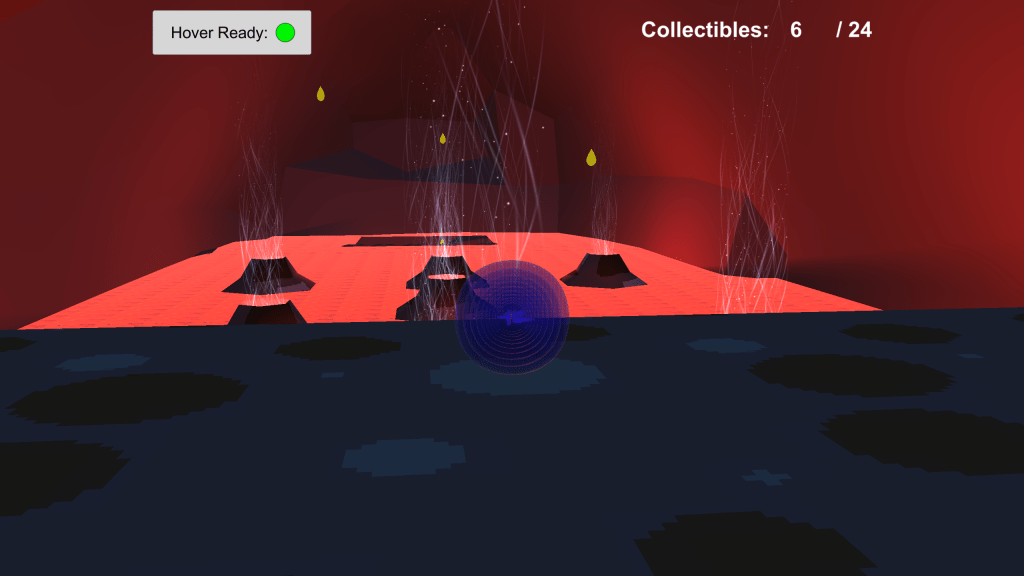Image resolution: width=1024 pixels, height=576 pixels.
Task: Click the Hover Ready status panel
Action: pyautogui.click(x=231, y=33)
